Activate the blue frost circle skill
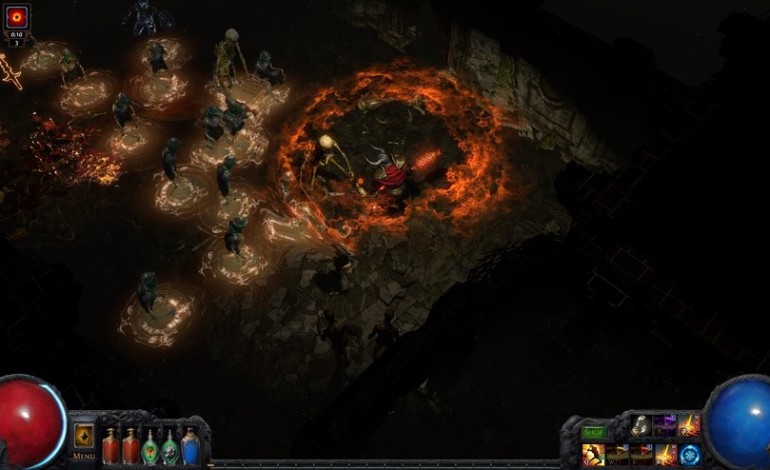770x470 pixels. click(x=689, y=455)
